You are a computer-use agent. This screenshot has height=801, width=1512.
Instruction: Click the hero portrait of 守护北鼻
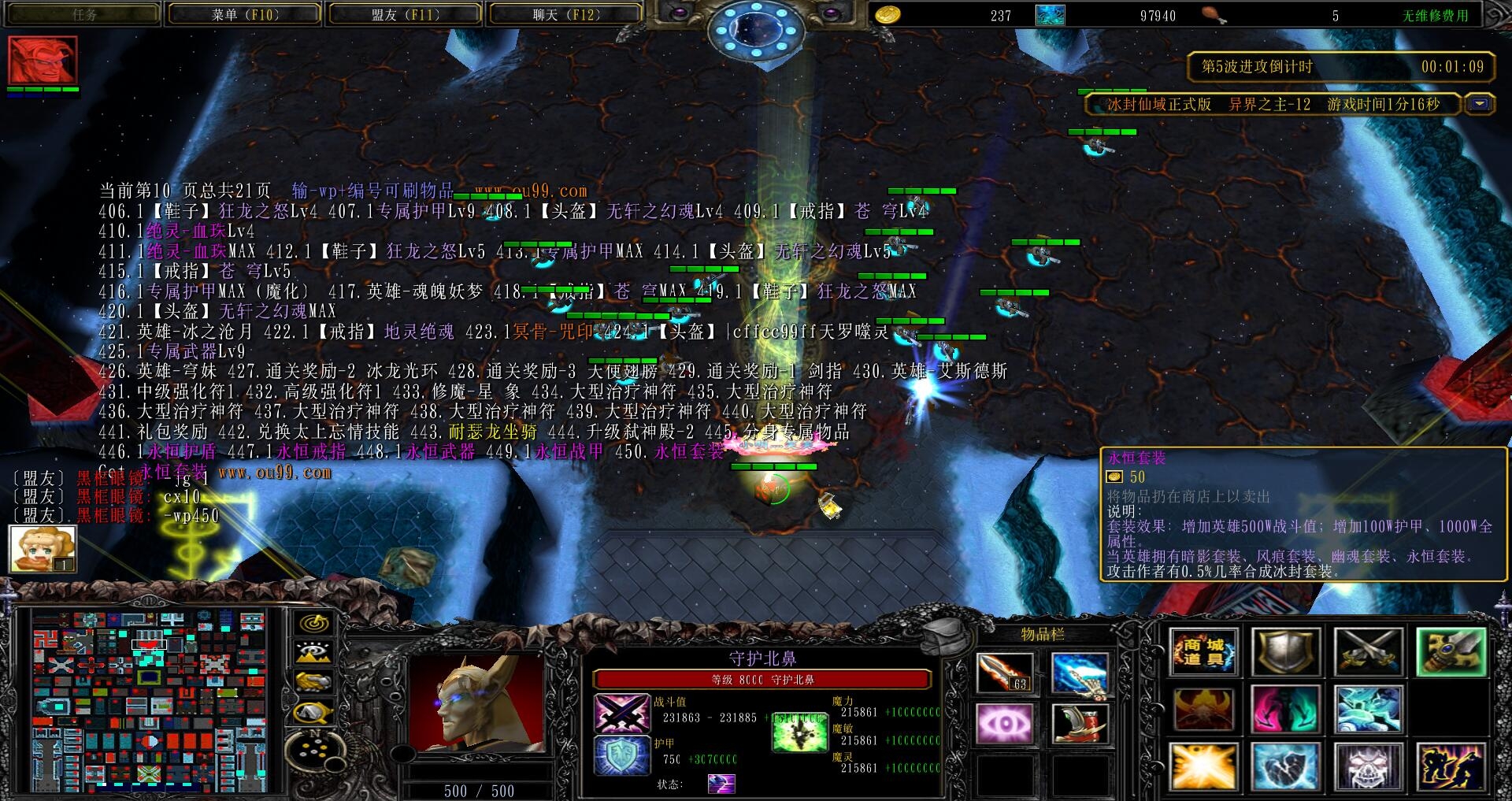pyautogui.click(x=476, y=703)
